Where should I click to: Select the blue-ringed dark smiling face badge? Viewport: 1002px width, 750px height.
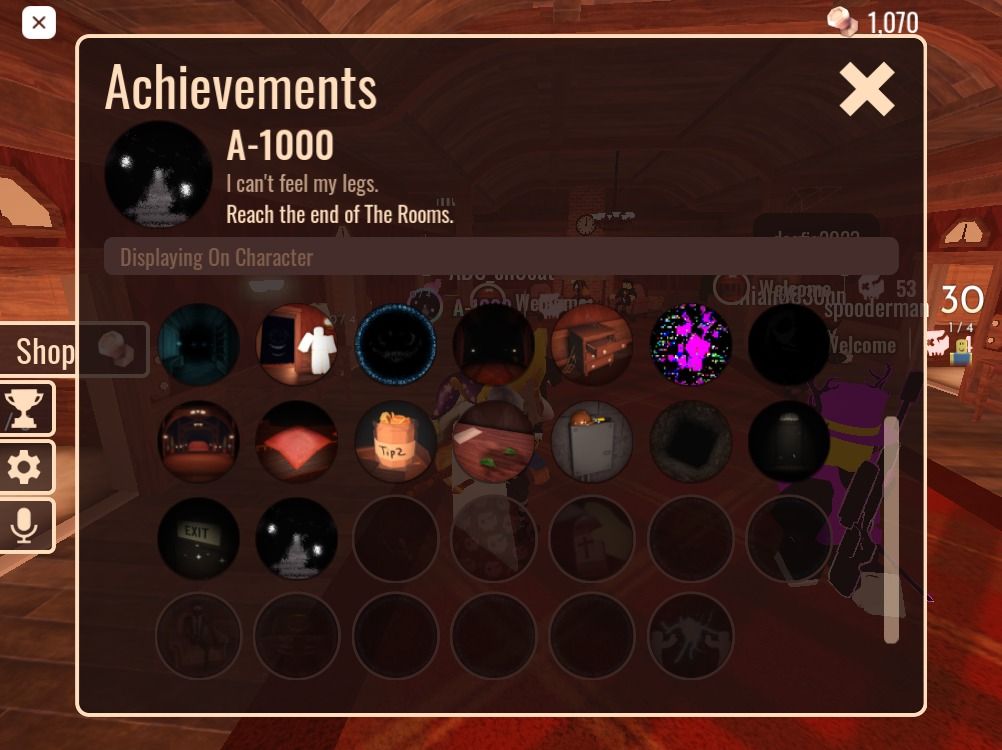tap(395, 345)
